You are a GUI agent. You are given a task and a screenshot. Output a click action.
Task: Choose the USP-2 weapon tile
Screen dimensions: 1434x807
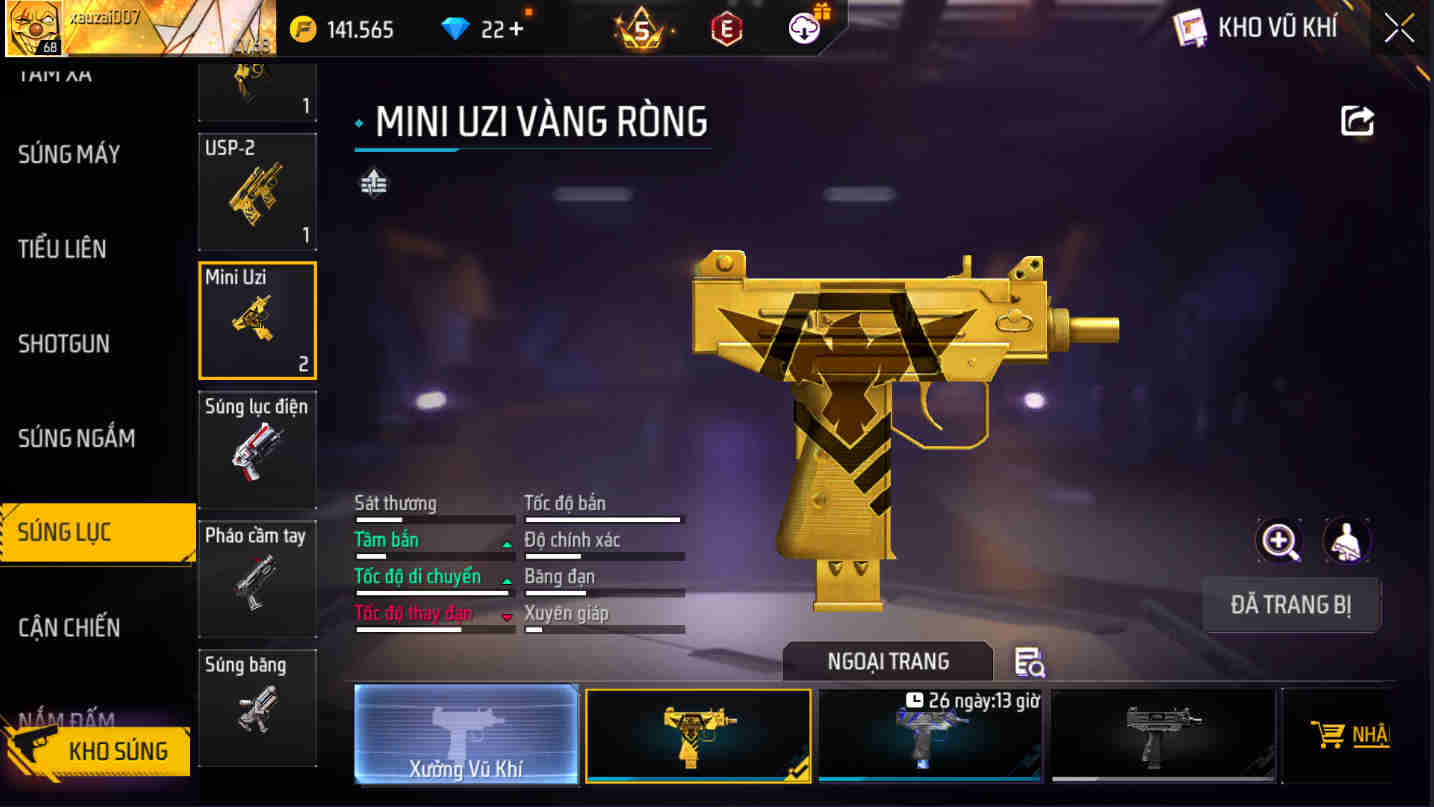257,191
